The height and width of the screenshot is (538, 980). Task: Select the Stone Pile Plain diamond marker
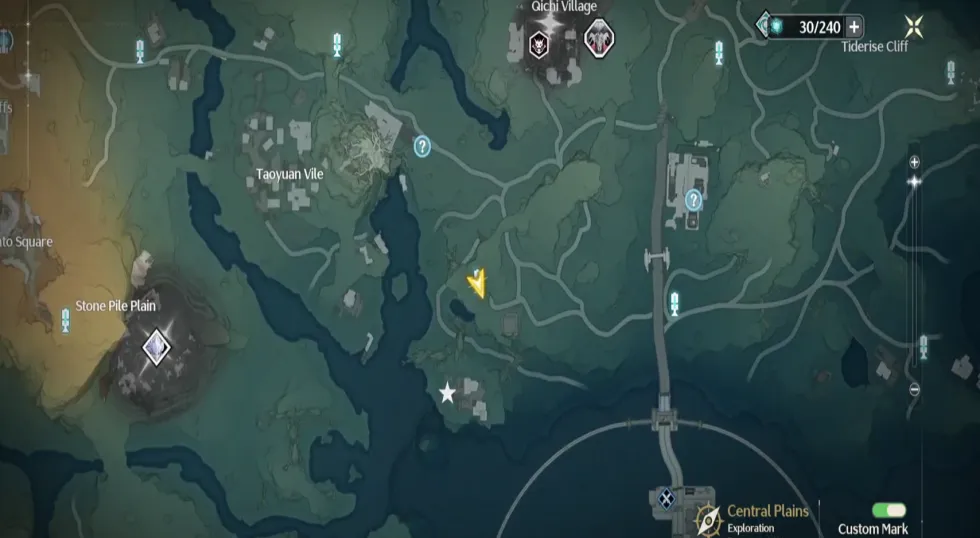pyautogui.click(x=156, y=347)
